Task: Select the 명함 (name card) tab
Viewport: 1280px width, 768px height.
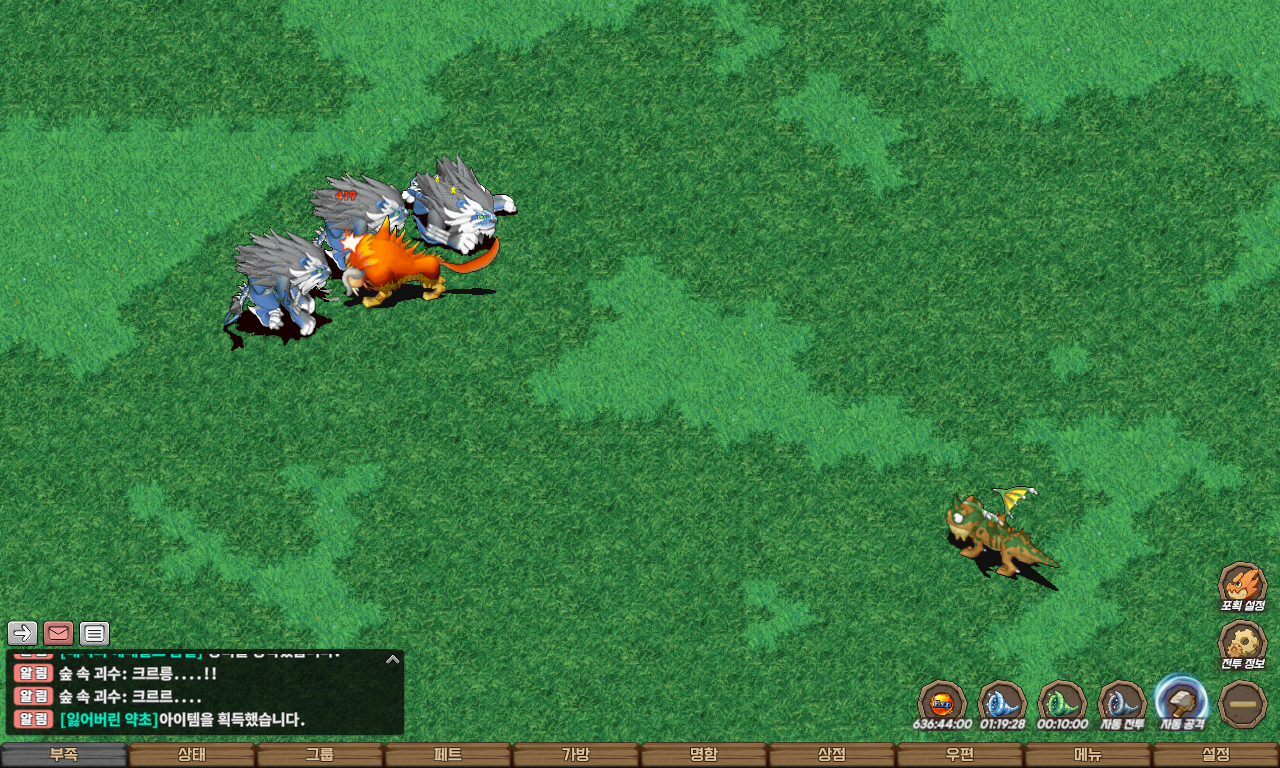Action: [704, 755]
